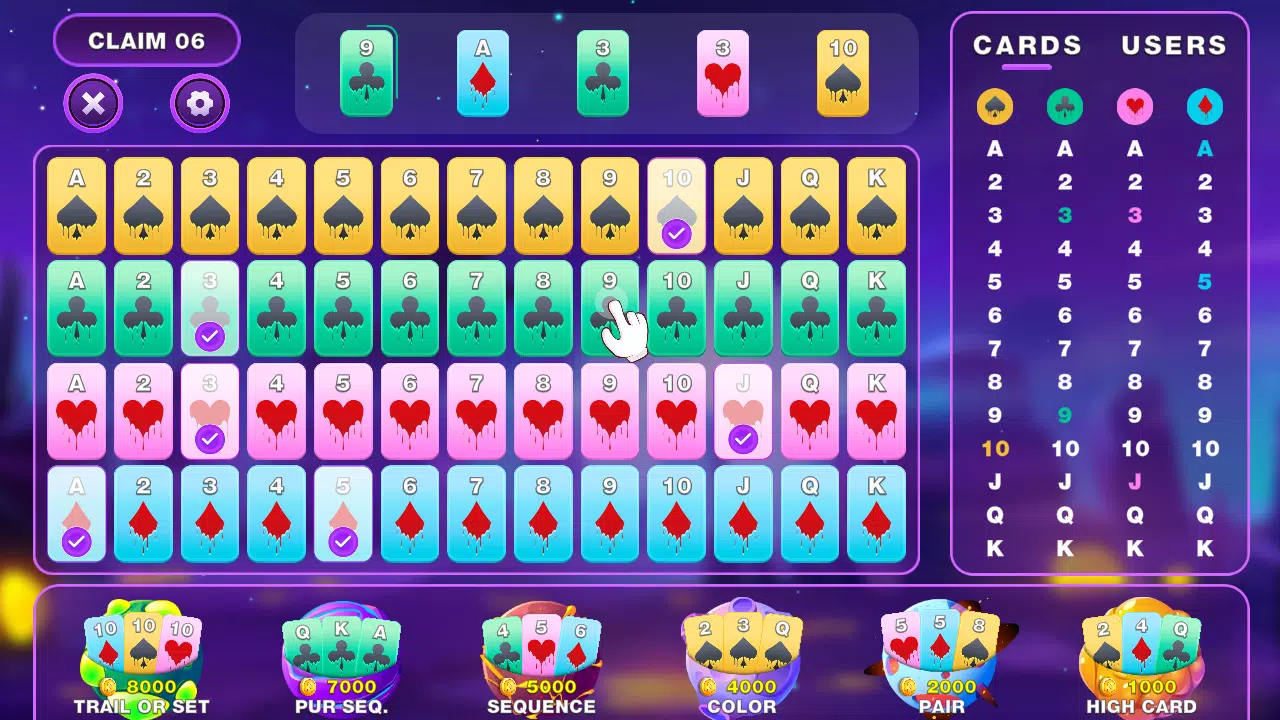
Task: Deselect the checked Jack of hearts card
Action: [x=743, y=413]
